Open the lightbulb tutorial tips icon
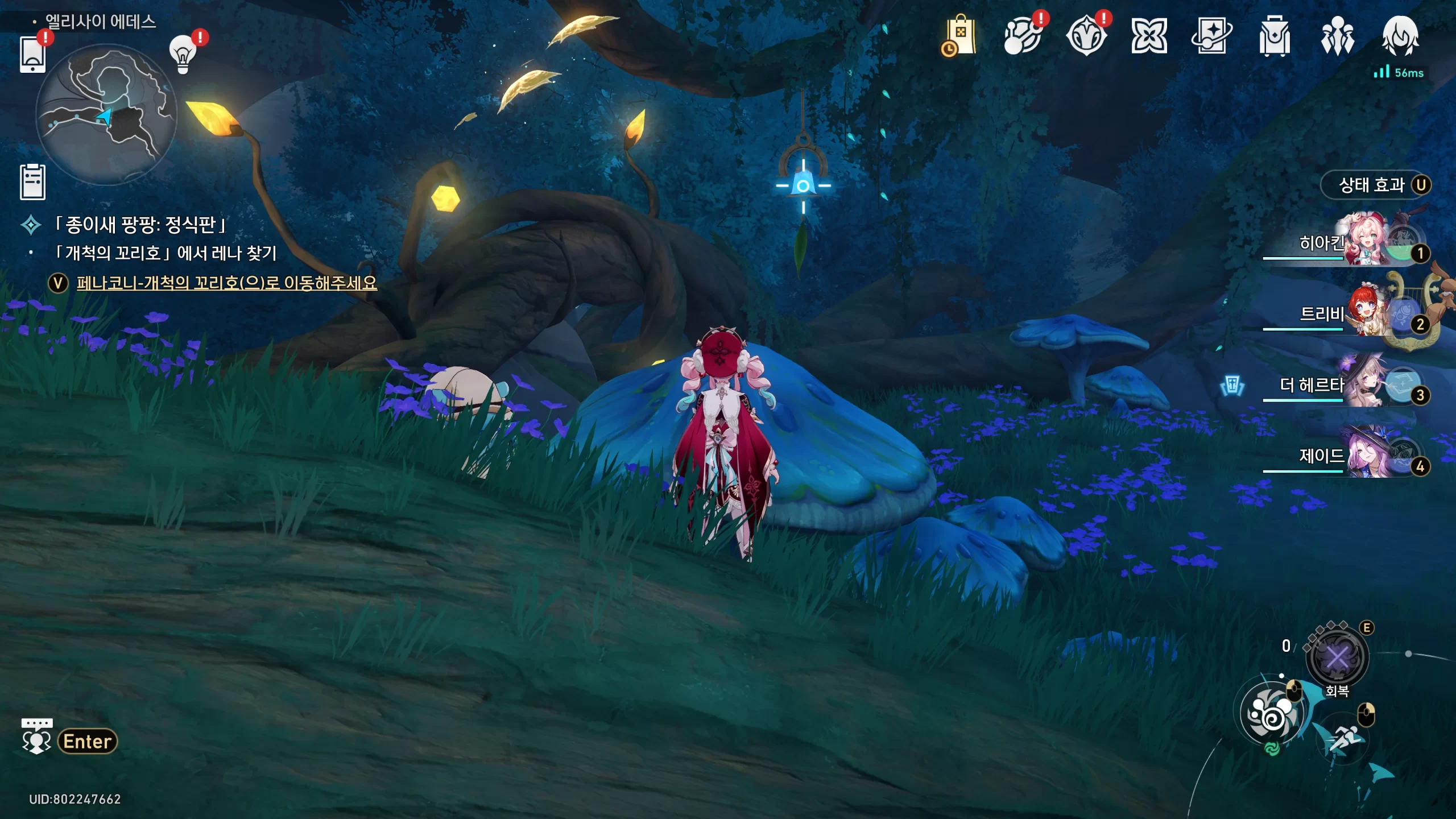The width and height of the screenshot is (1456, 819). (183, 55)
